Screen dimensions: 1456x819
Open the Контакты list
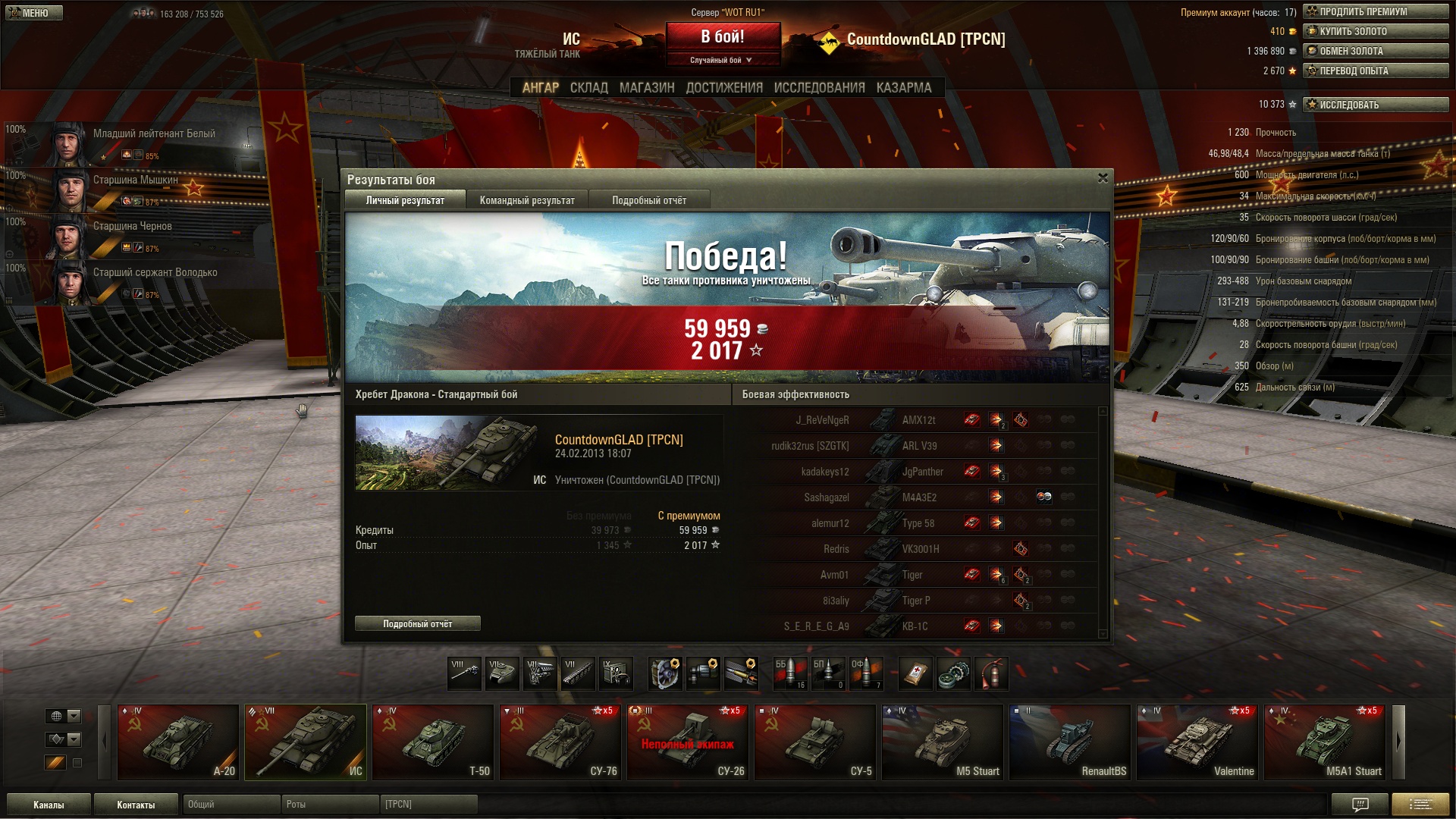point(136,805)
